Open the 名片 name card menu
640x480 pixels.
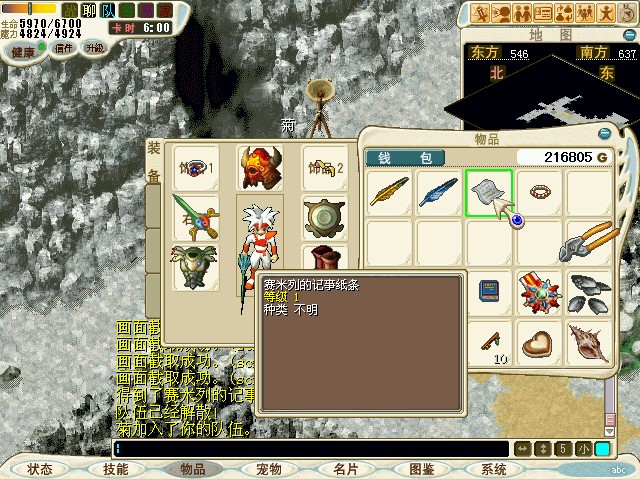point(345,468)
